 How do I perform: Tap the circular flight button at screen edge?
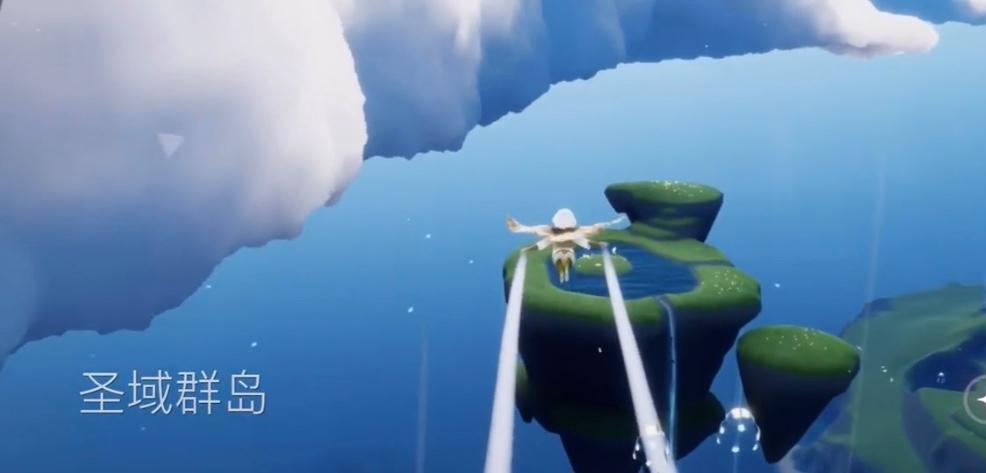pyautogui.click(x=978, y=401)
